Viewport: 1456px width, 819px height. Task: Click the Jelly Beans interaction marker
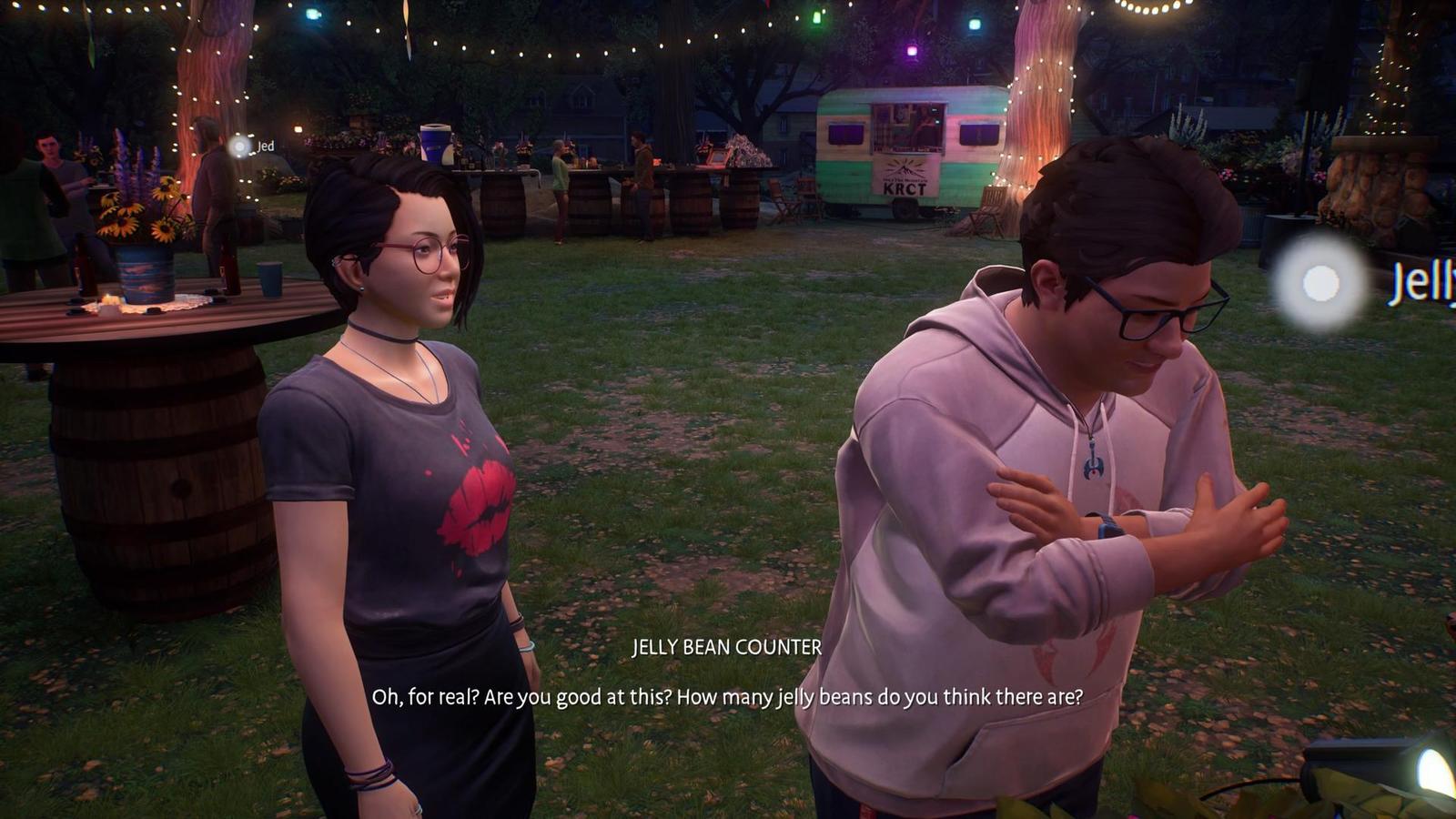[x=1320, y=283]
